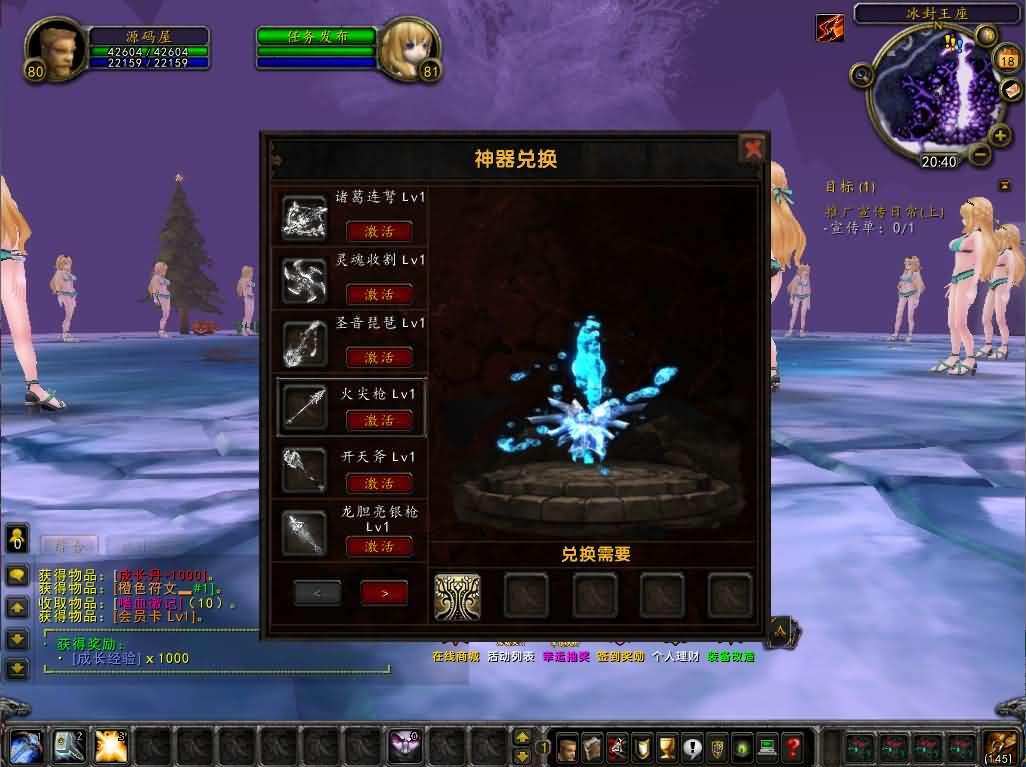Image resolution: width=1026 pixels, height=767 pixels.
Task: Activate the 开天斧 Lv1 artifact
Action: click(379, 483)
